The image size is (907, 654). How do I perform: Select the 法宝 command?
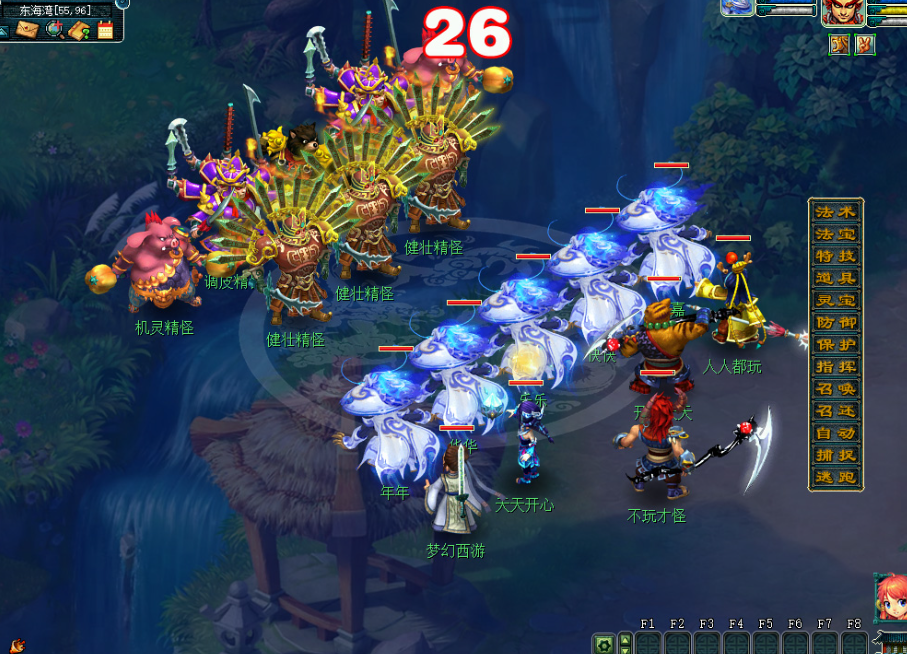pyautogui.click(x=835, y=234)
